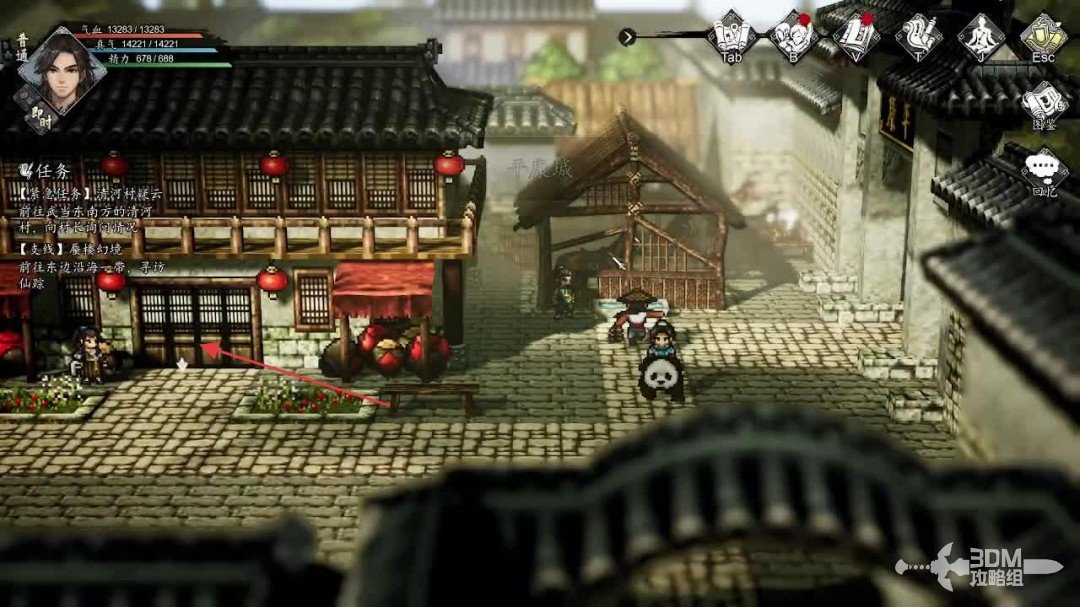
Task: Open the golden Esc system menu icon
Action: coord(1043,35)
